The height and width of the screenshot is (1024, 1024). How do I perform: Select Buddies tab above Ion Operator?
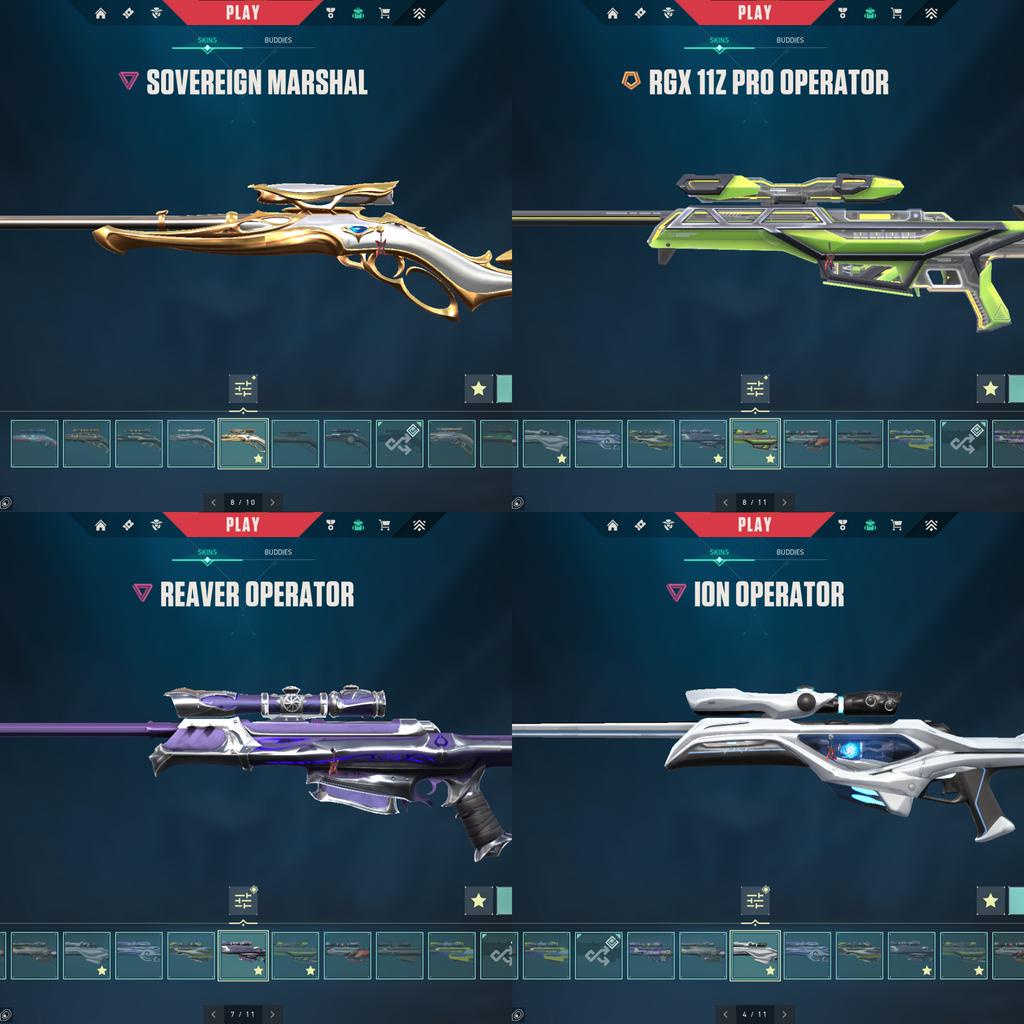tap(790, 553)
